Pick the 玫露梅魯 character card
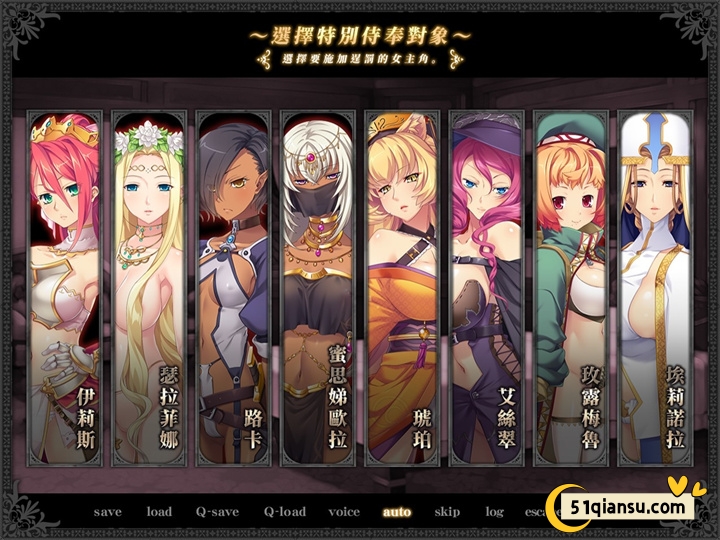 coord(570,290)
